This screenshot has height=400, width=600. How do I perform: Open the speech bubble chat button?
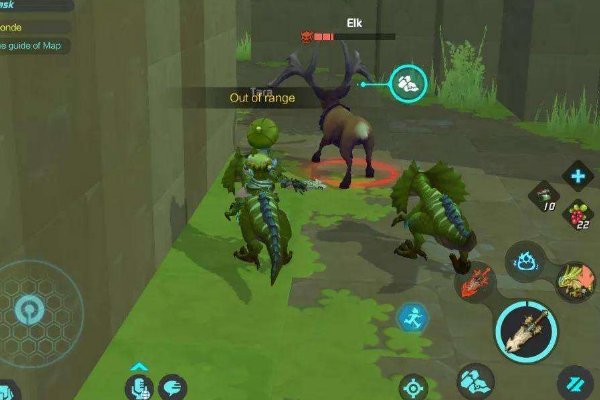click(172, 386)
